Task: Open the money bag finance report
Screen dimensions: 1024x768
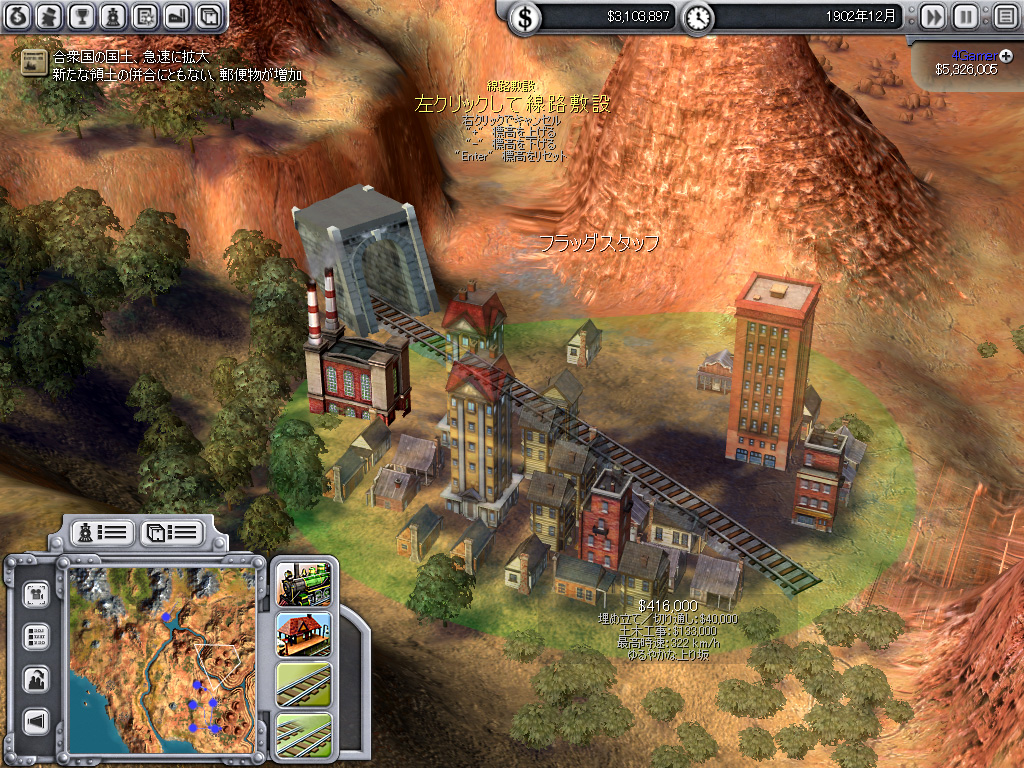Action: [x=19, y=16]
